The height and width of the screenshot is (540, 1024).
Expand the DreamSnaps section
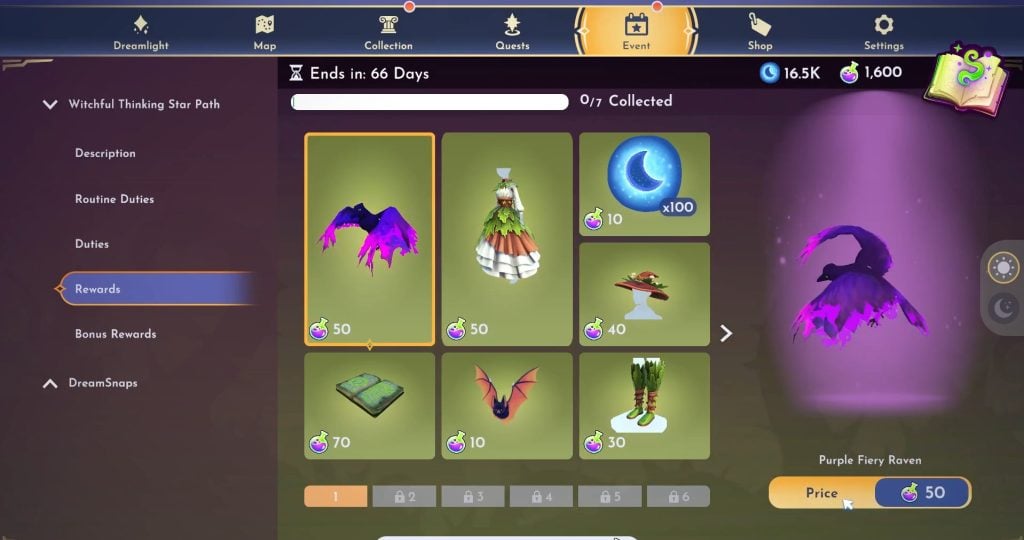(51, 383)
